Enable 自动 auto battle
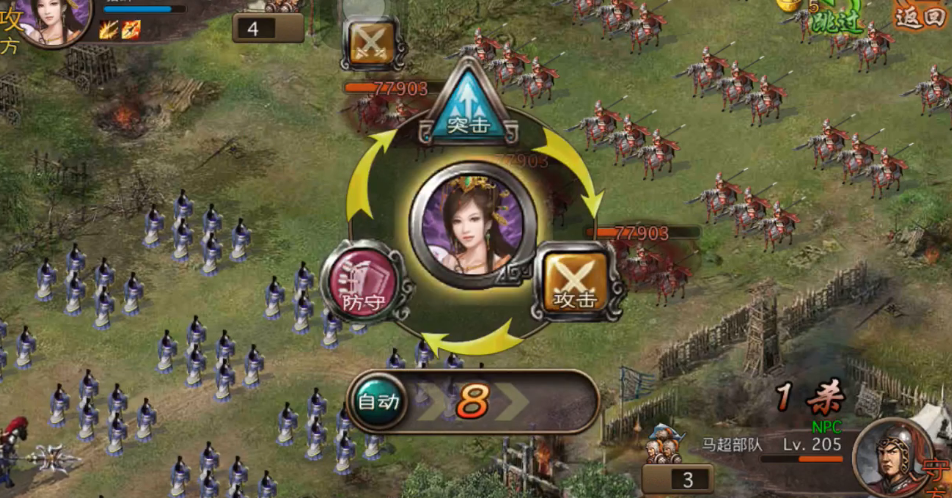 click(x=380, y=402)
